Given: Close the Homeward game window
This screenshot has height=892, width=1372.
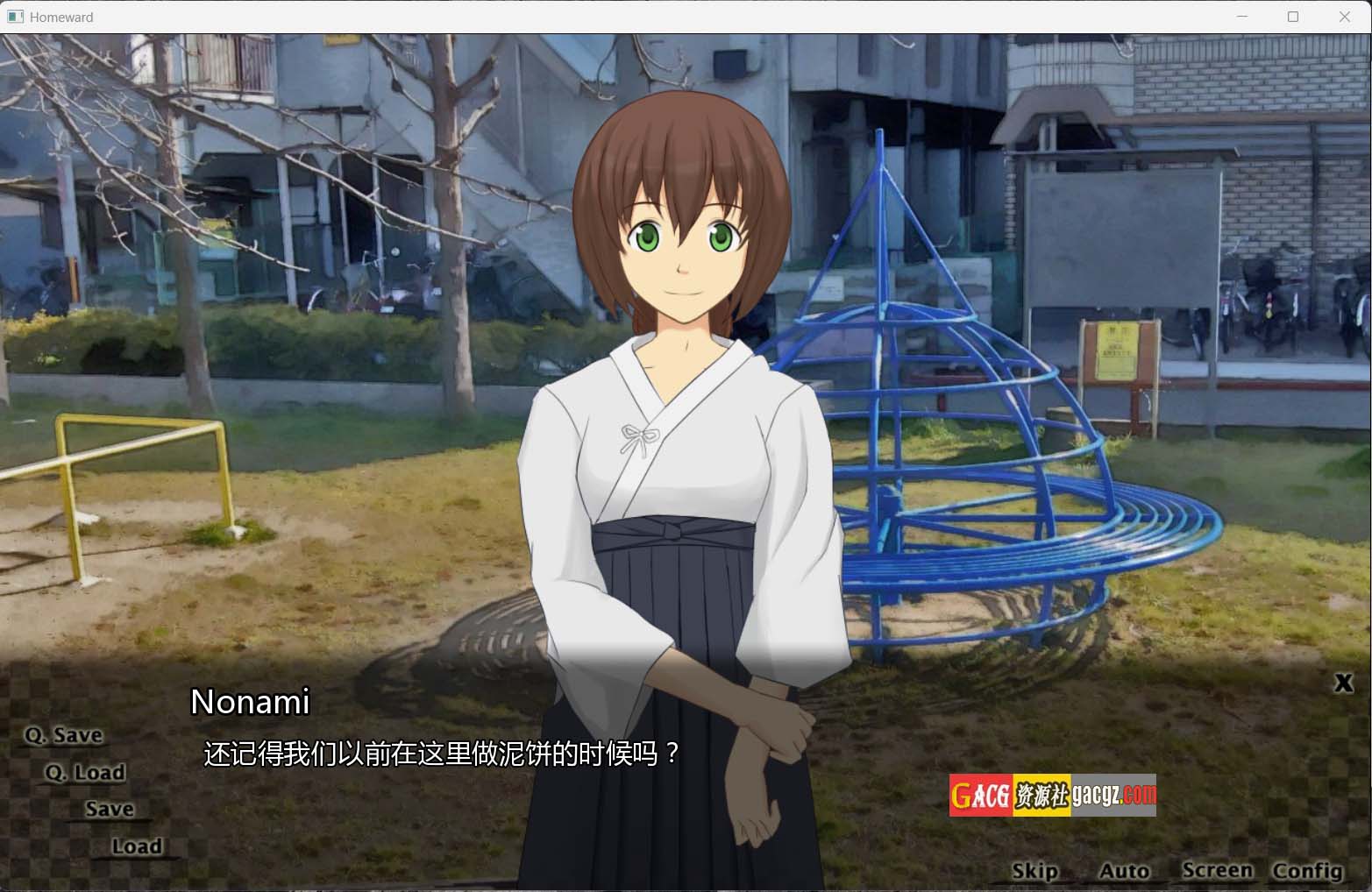Looking at the screenshot, I should point(1345,17).
